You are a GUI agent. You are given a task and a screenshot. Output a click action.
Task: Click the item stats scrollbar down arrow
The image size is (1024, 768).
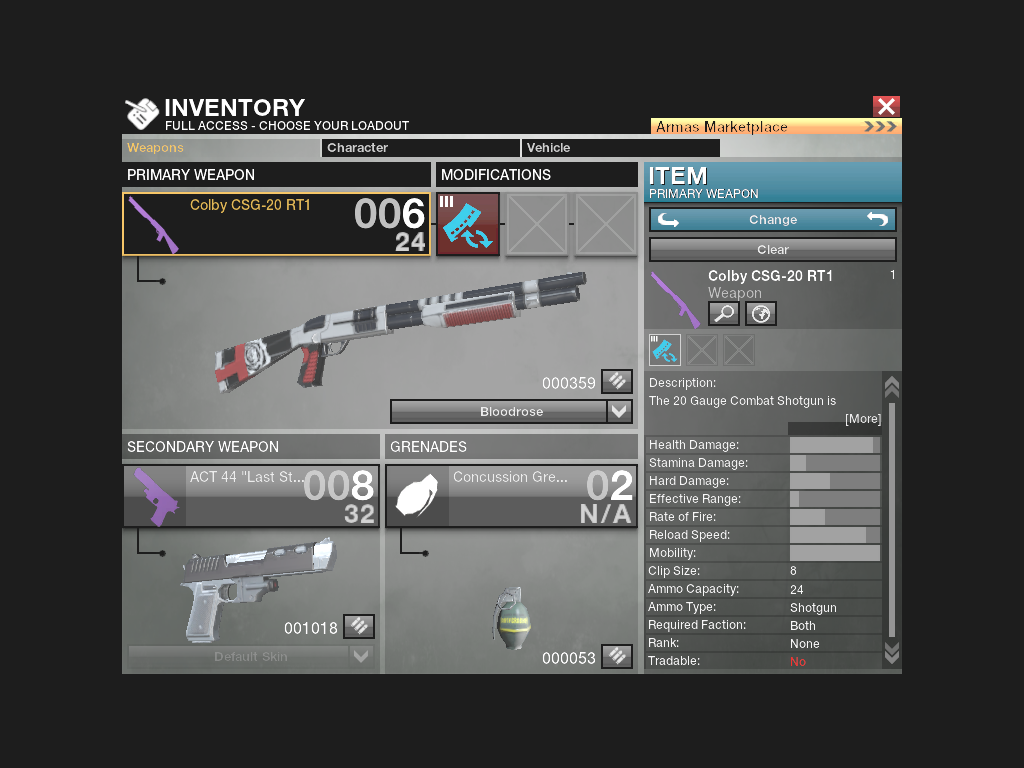coord(892,653)
